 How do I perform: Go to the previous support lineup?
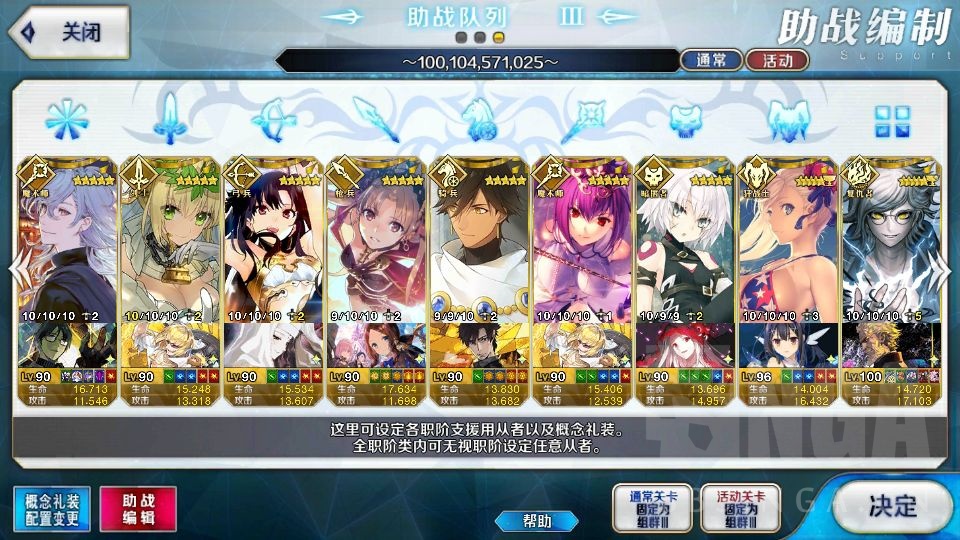pyautogui.click(x=16, y=268)
